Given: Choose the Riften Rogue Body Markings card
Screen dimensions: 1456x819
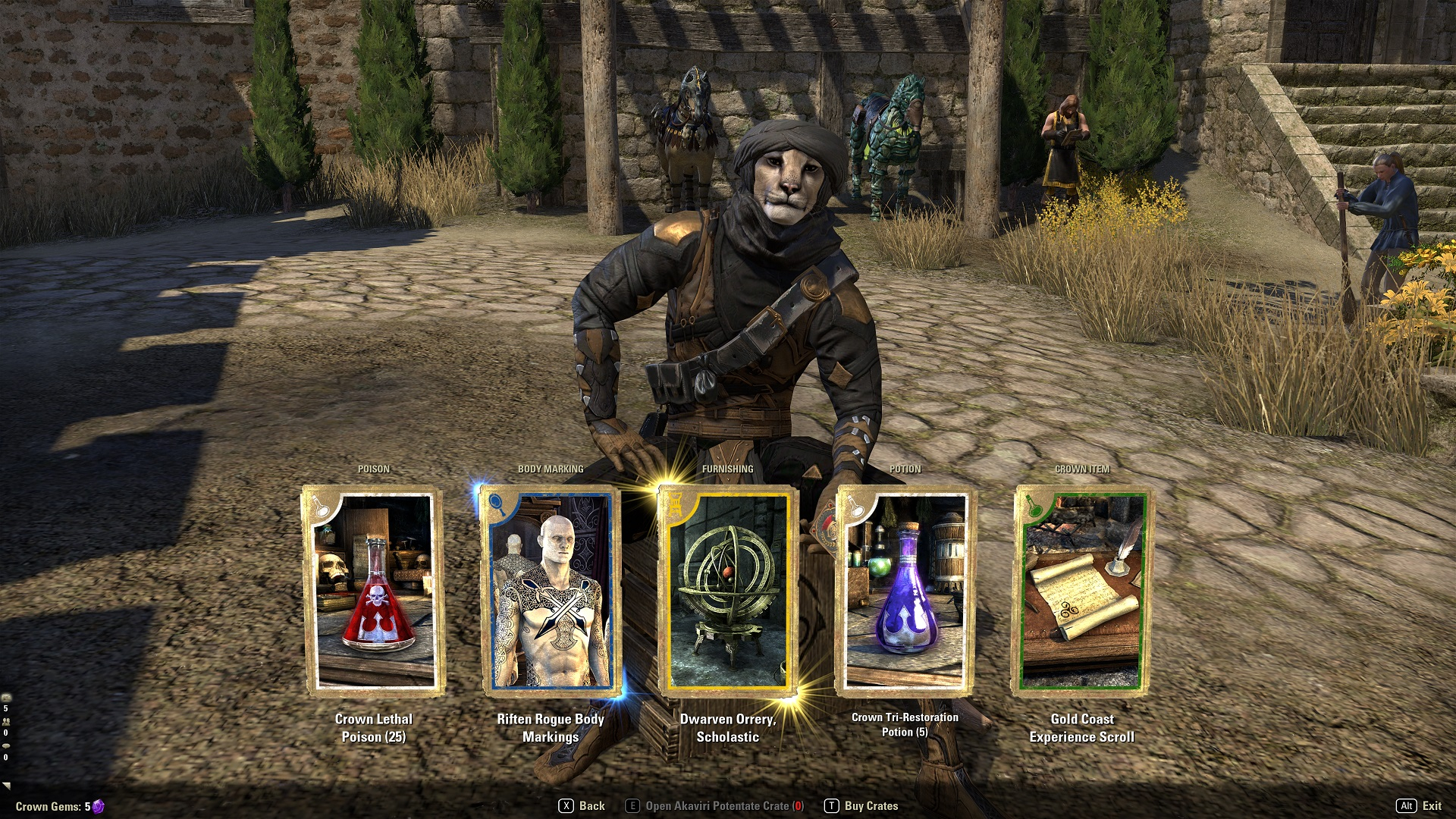Looking at the screenshot, I should click(551, 591).
